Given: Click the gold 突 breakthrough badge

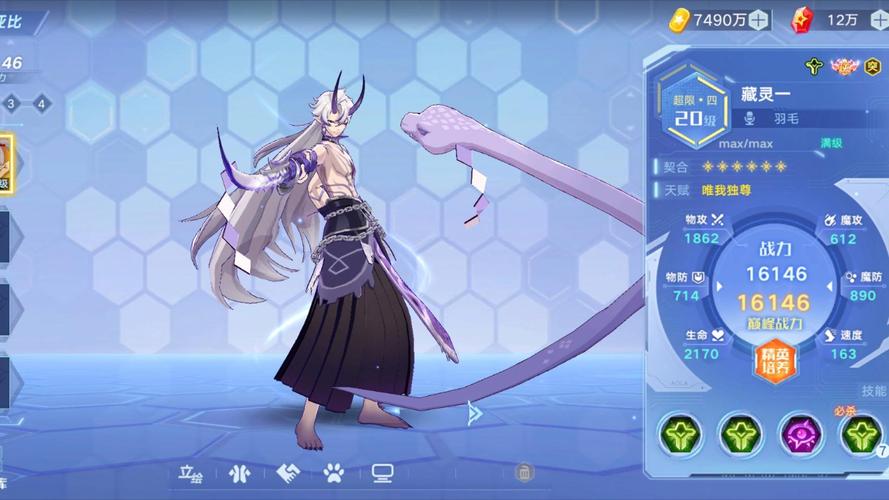Looking at the screenshot, I should click(x=872, y=67).
